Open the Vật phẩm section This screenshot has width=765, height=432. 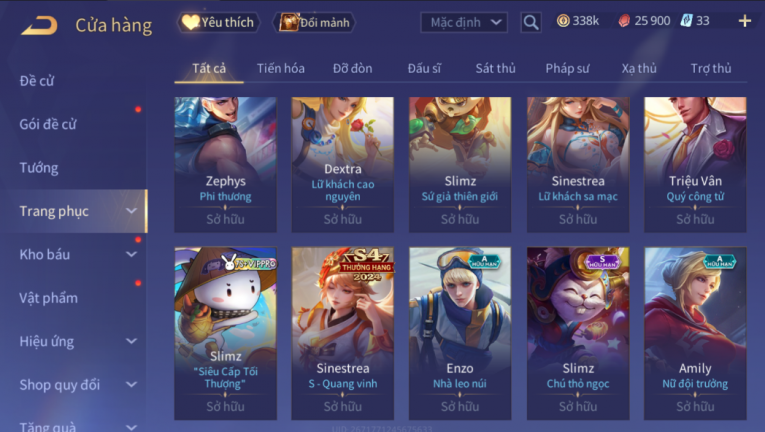point(48,298)
